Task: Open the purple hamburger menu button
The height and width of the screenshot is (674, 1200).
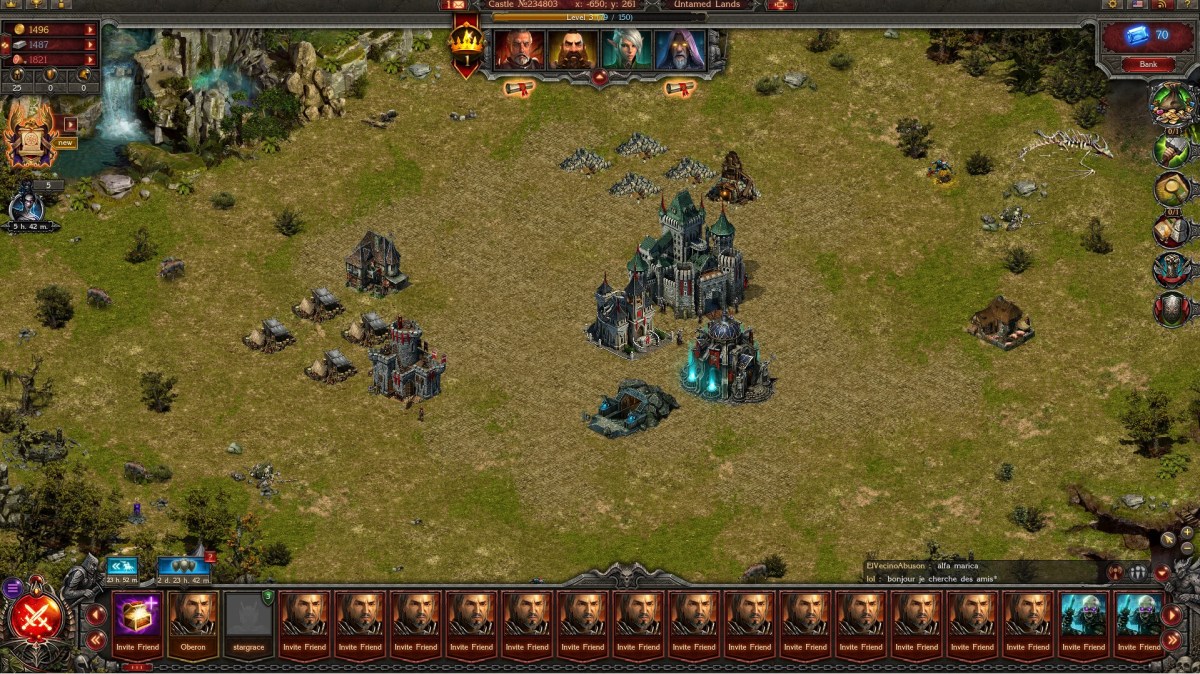Action: coord(13,588)
